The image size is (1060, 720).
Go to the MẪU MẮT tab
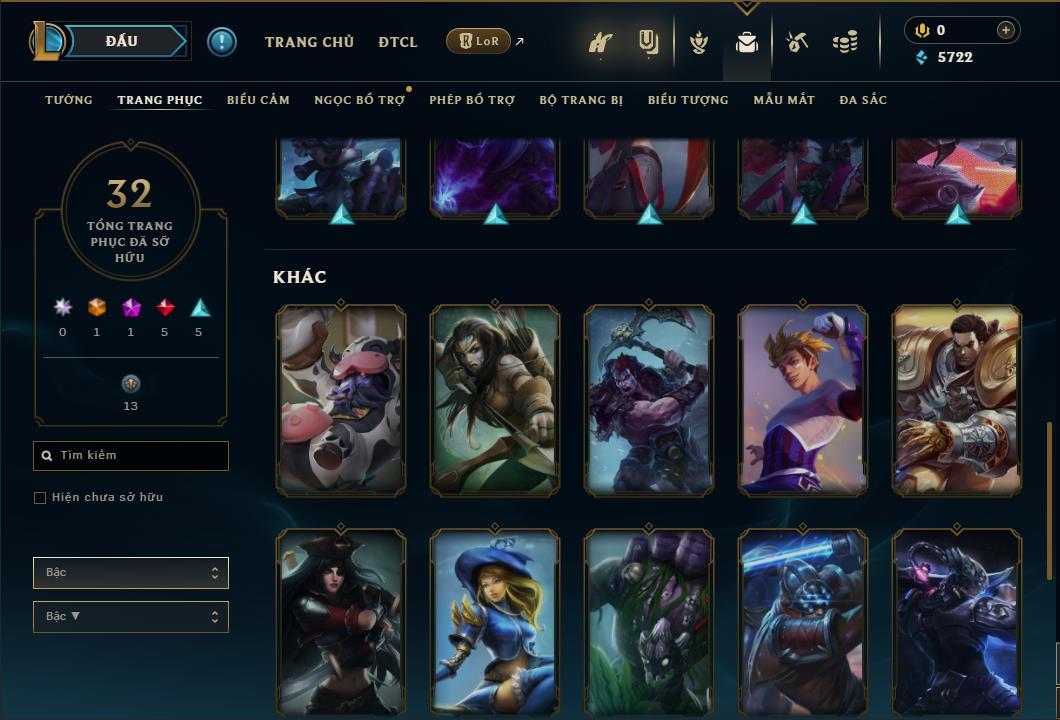click(784, 100)
